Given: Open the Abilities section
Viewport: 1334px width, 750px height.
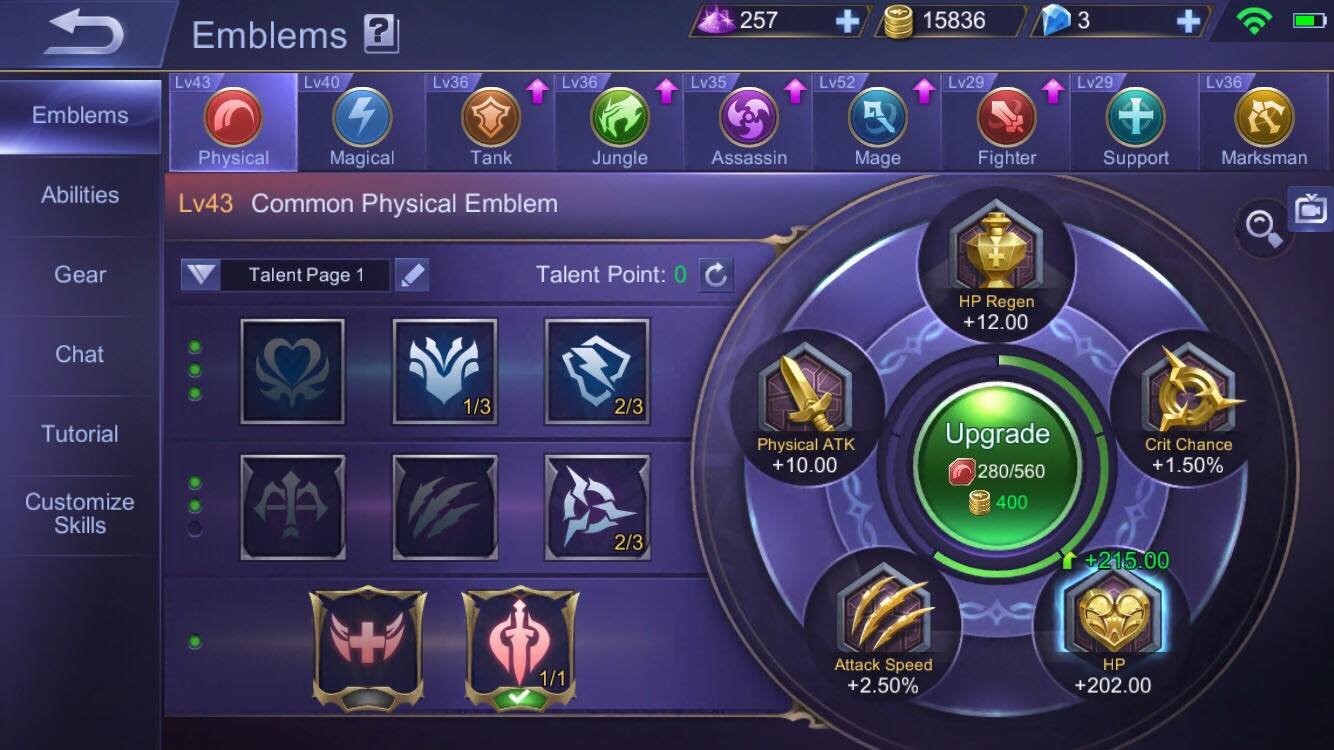Looking at the screenshot, I should [x=78, y=194].
